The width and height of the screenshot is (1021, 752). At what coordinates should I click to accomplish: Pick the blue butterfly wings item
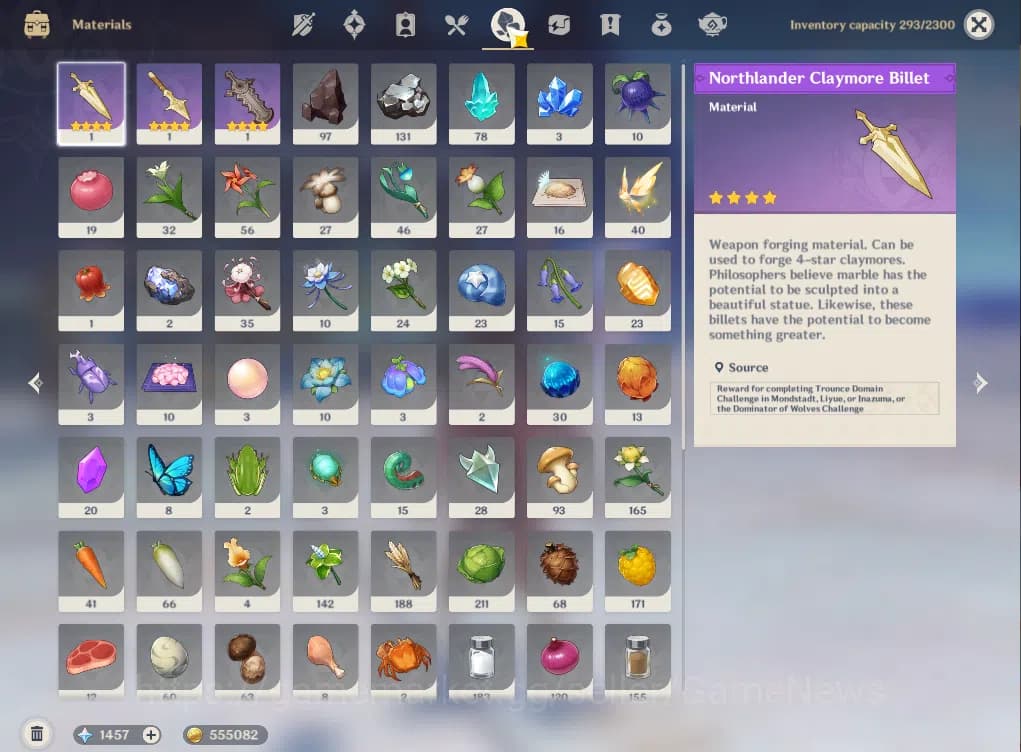[x=169, y=476]
